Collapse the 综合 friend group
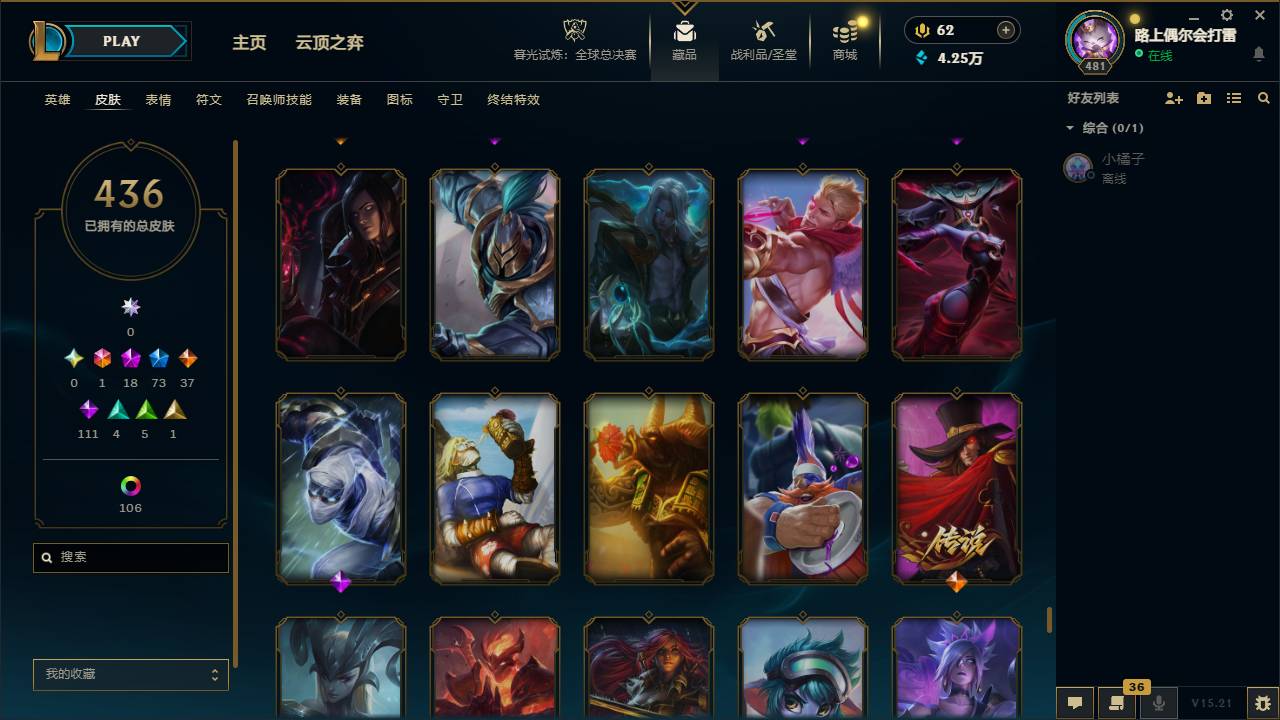1280x720 pixels. click(1068, 128)
